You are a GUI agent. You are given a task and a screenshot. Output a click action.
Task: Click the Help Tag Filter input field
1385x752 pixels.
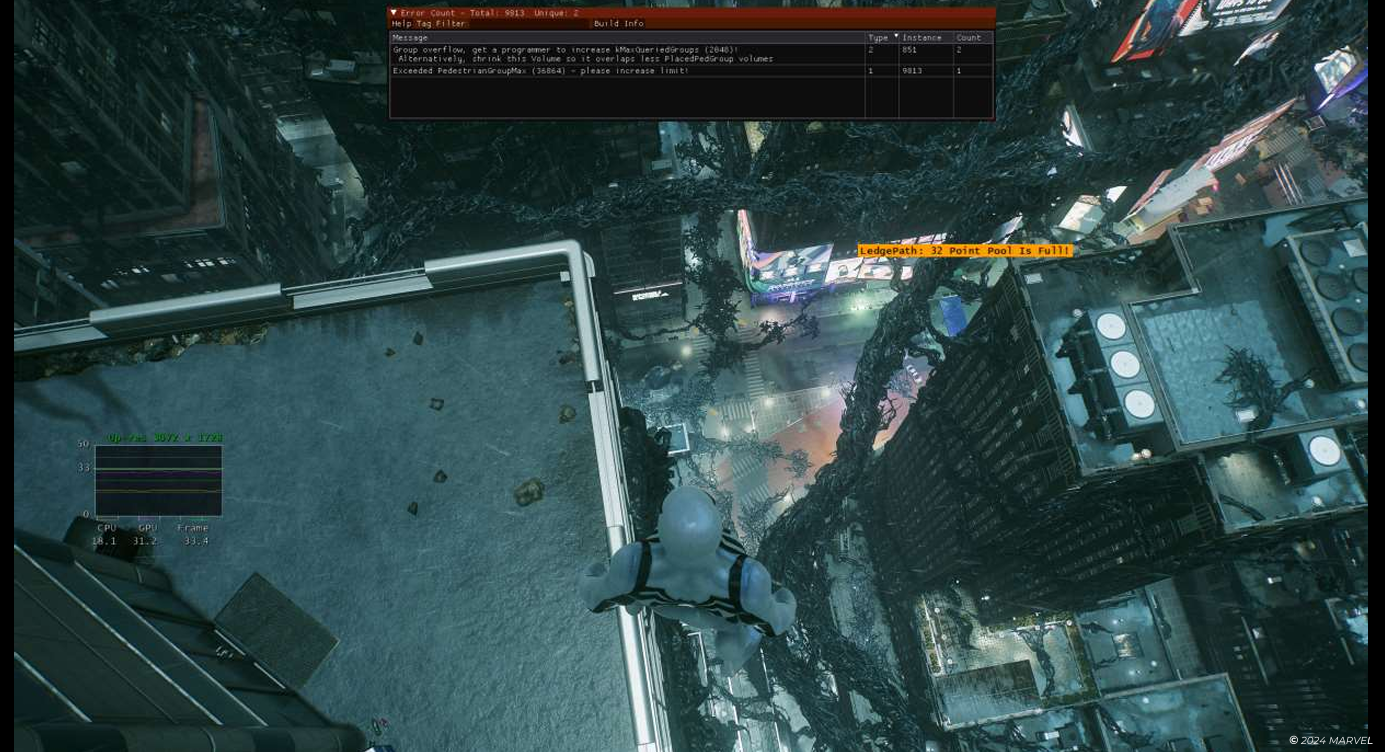(530, 24)
